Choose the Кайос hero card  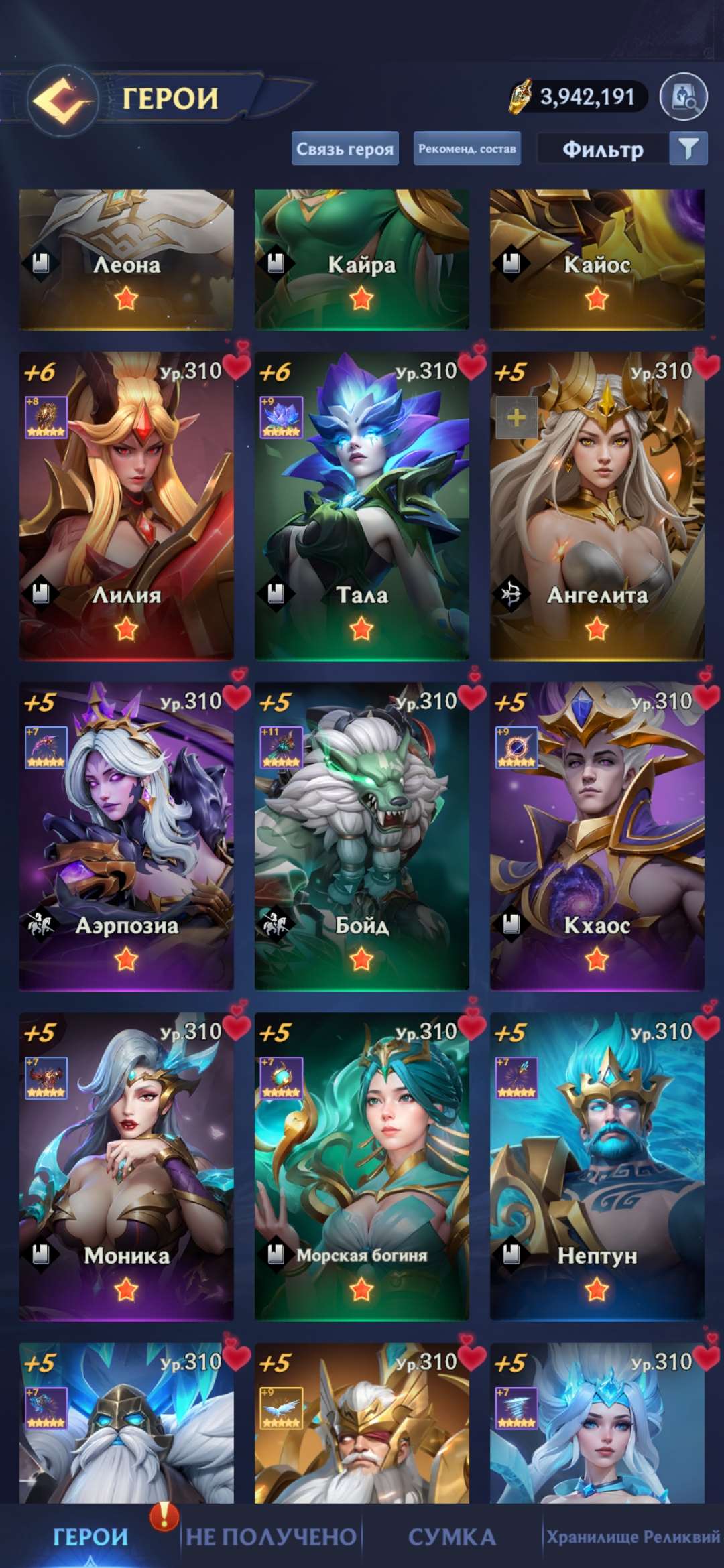[597, 260]
